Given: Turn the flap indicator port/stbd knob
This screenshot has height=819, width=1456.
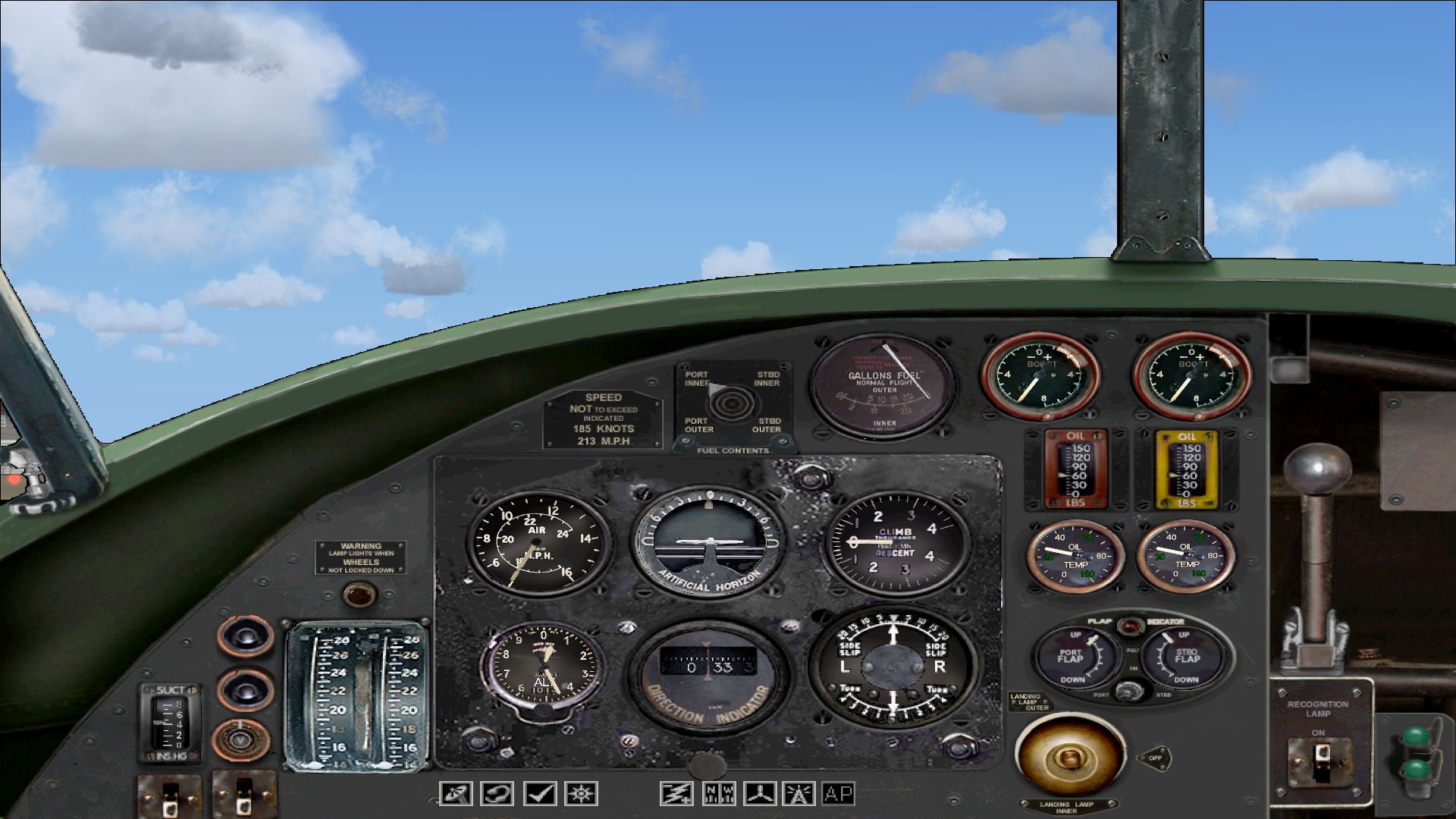Looking at the screenshot, I should [1130, 691].
